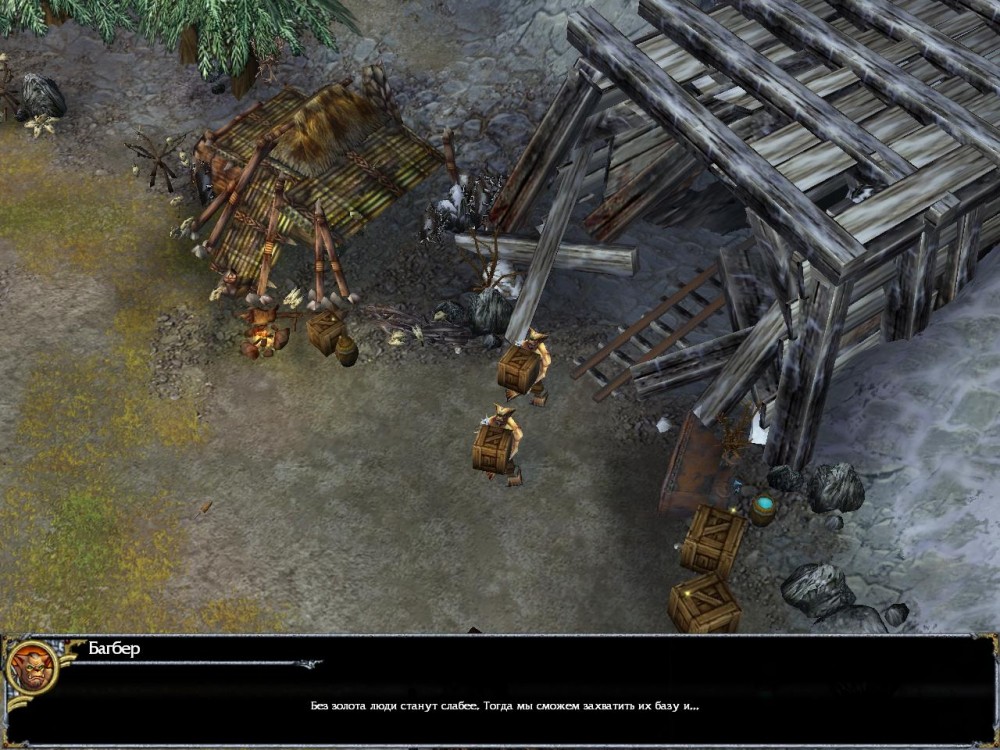This screenshot has width=1000, height=750.
Task: Advance the dialogue by clicking the subtitle panel
Action: tap(504, 705)
